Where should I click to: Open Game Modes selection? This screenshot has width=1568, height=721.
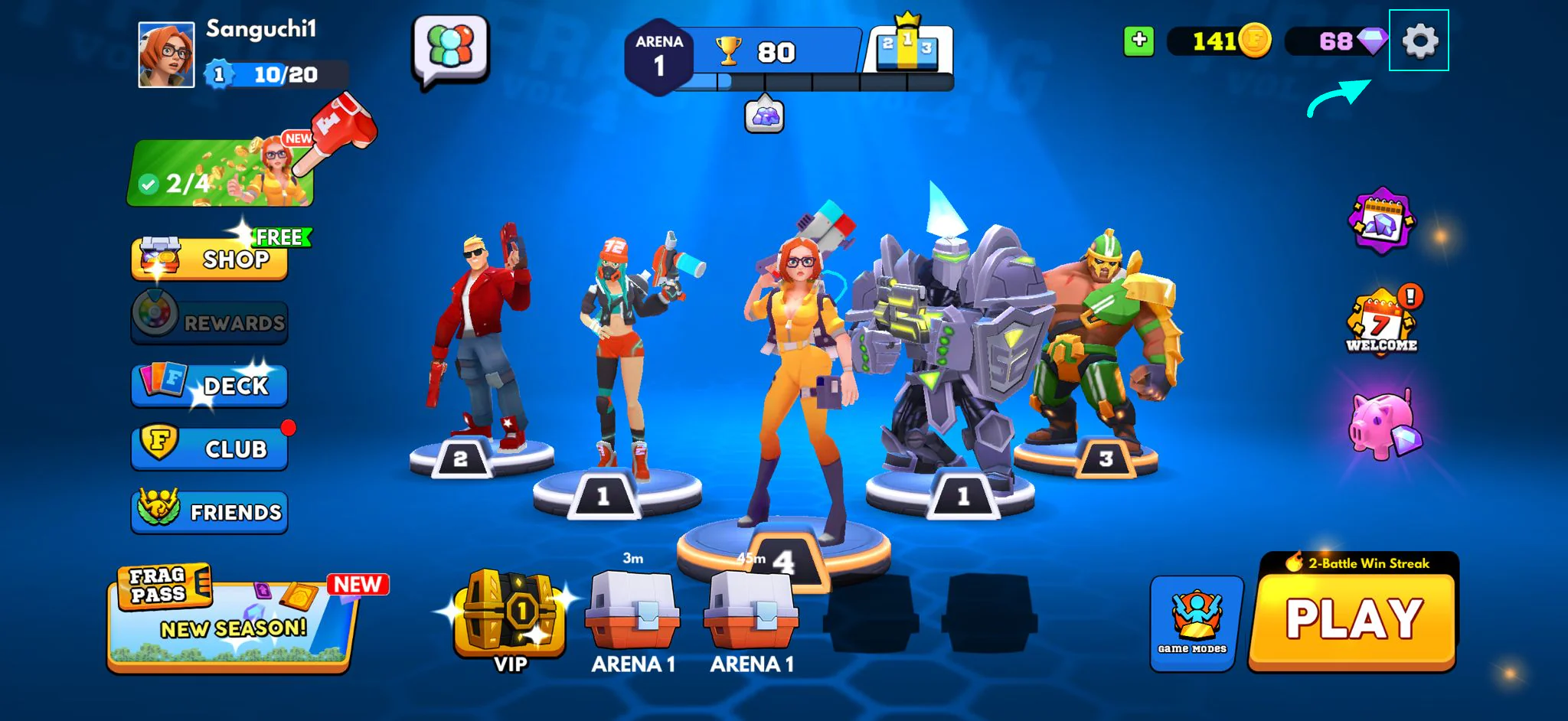[x=1192, y=622]
